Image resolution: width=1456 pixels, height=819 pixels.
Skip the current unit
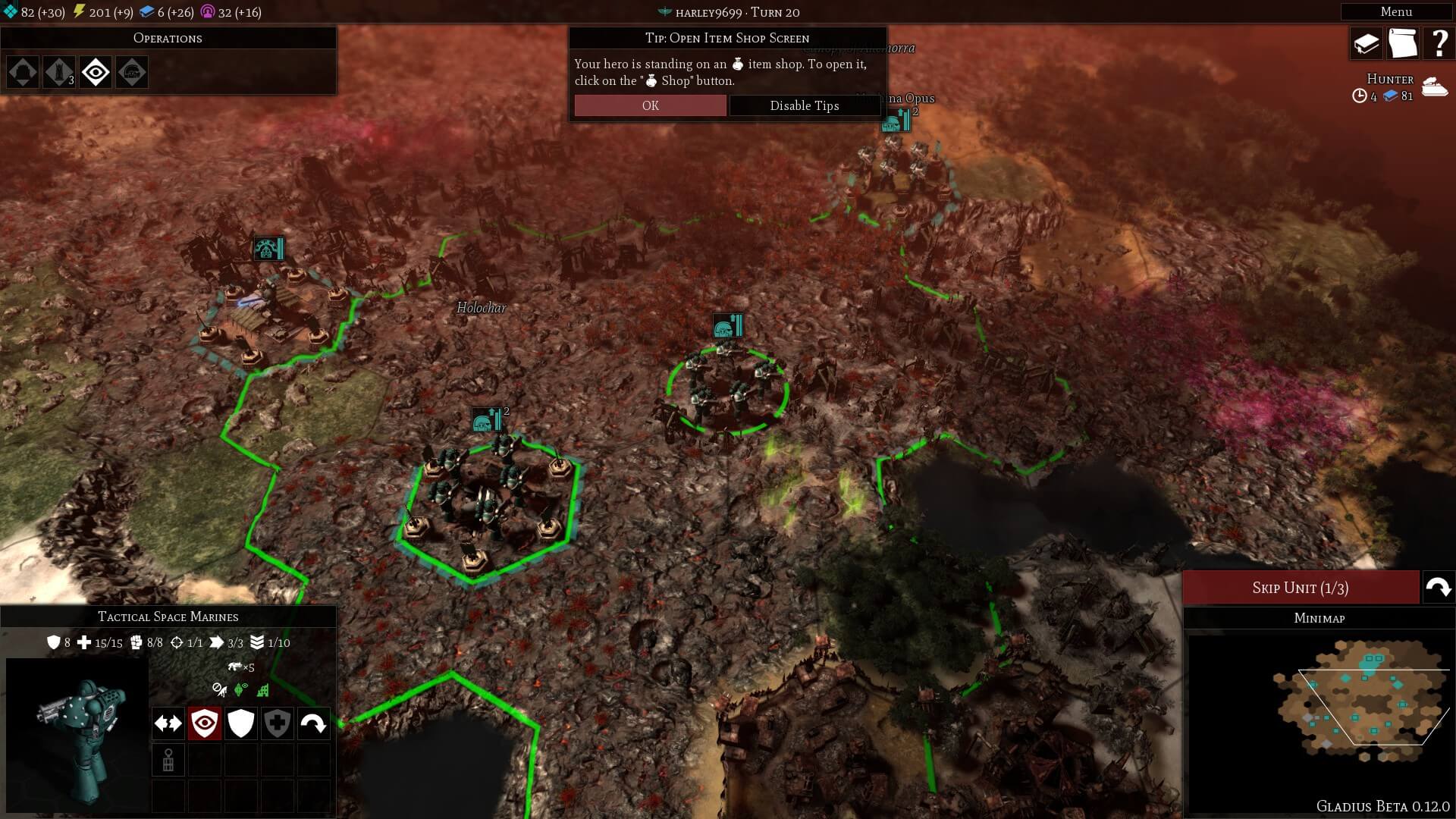1300,588
